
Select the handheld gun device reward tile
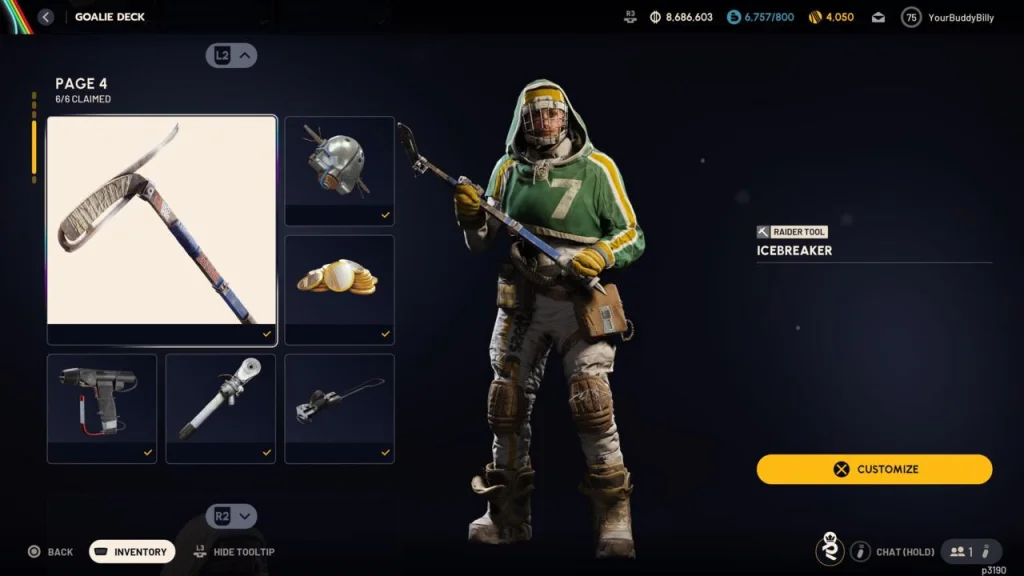[x=102, y=407]
